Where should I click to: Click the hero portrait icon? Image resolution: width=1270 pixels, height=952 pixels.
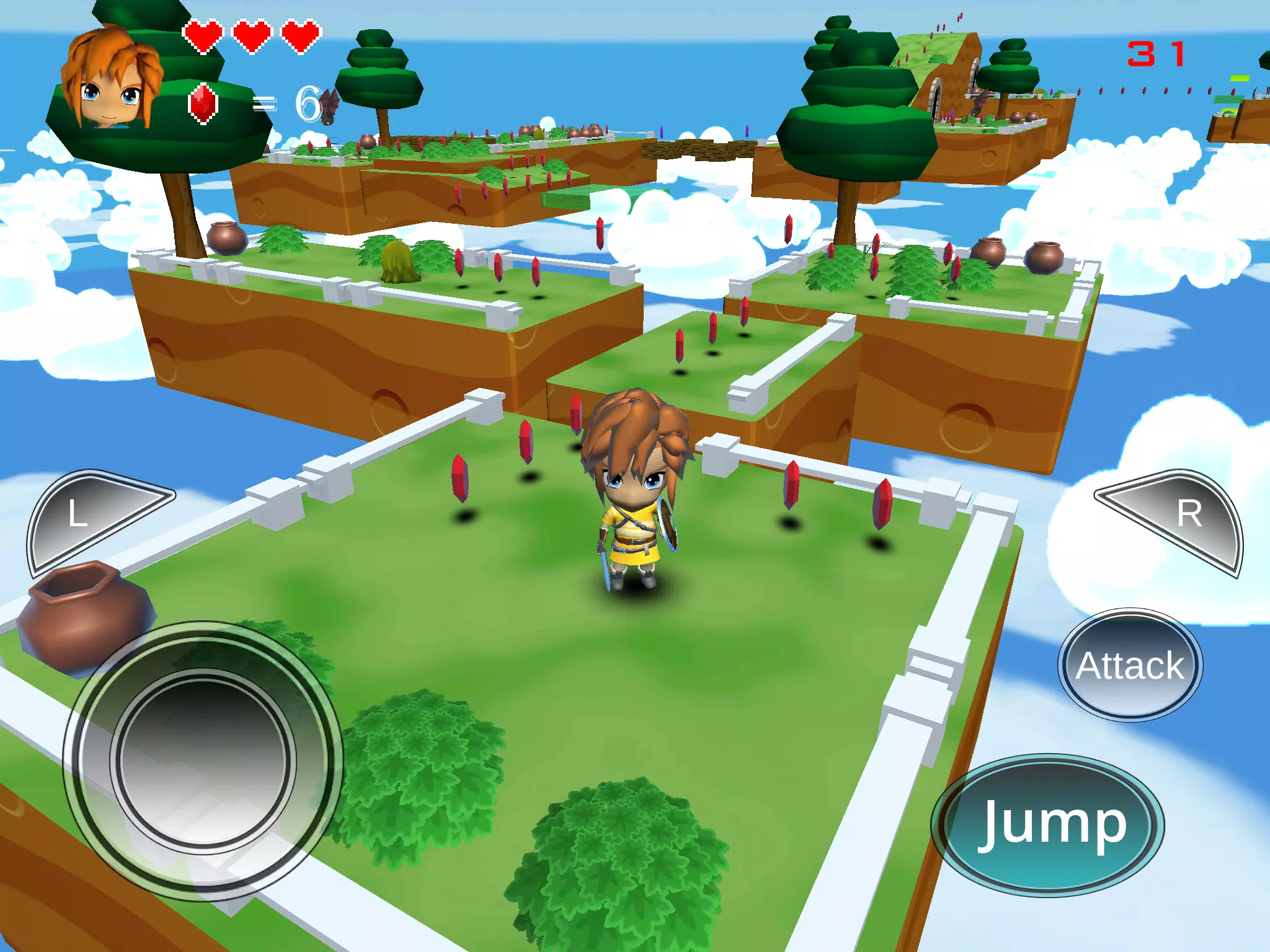[112, 79]
